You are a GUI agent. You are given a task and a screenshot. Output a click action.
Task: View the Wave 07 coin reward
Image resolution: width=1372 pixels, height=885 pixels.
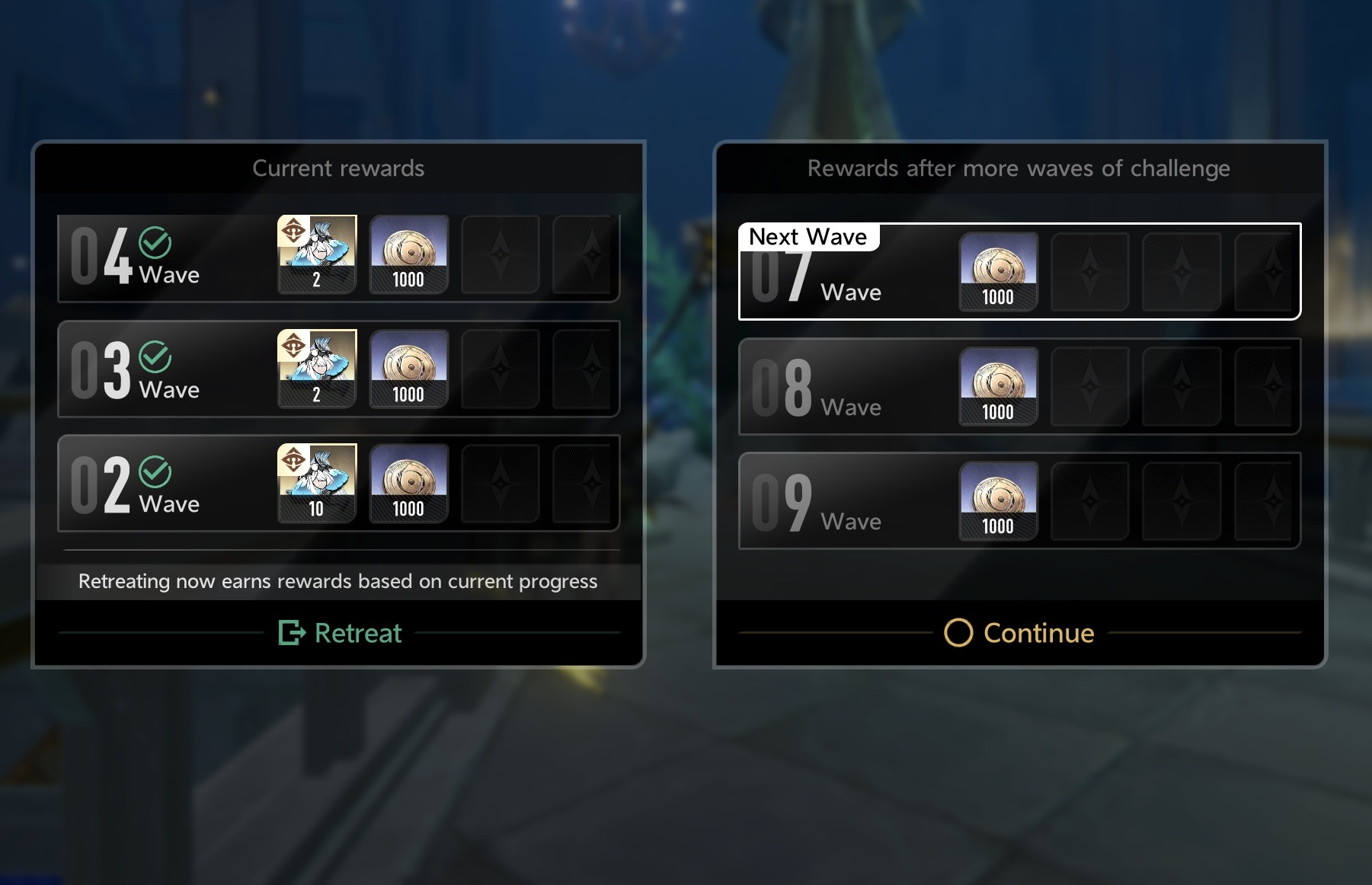coord(998,271)
